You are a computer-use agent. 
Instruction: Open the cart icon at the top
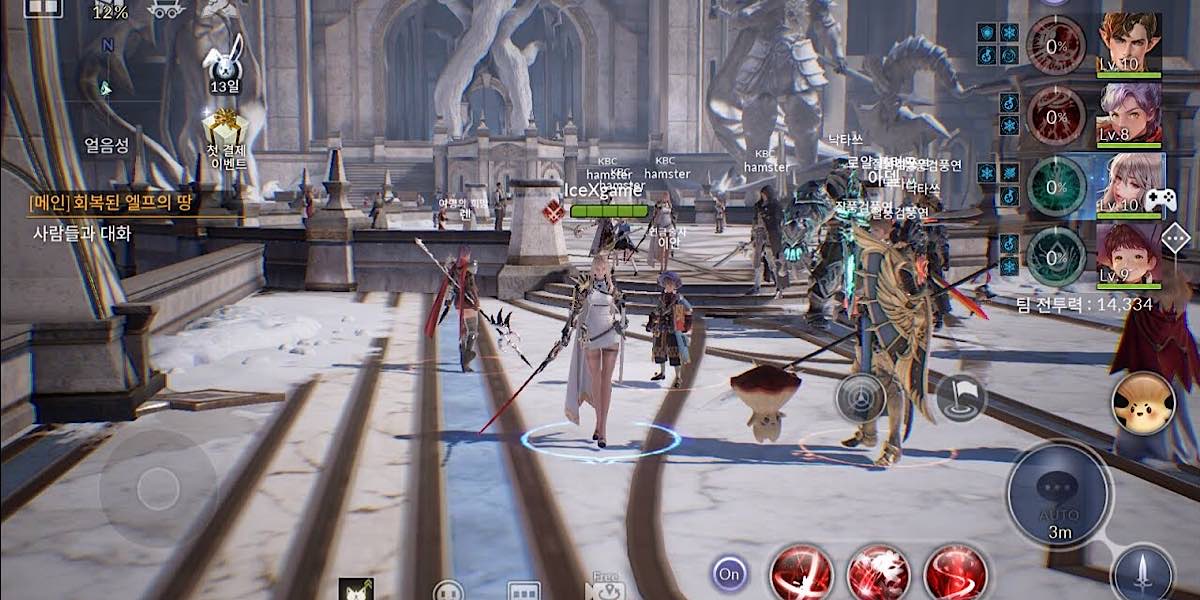click(x=166, y=9)
